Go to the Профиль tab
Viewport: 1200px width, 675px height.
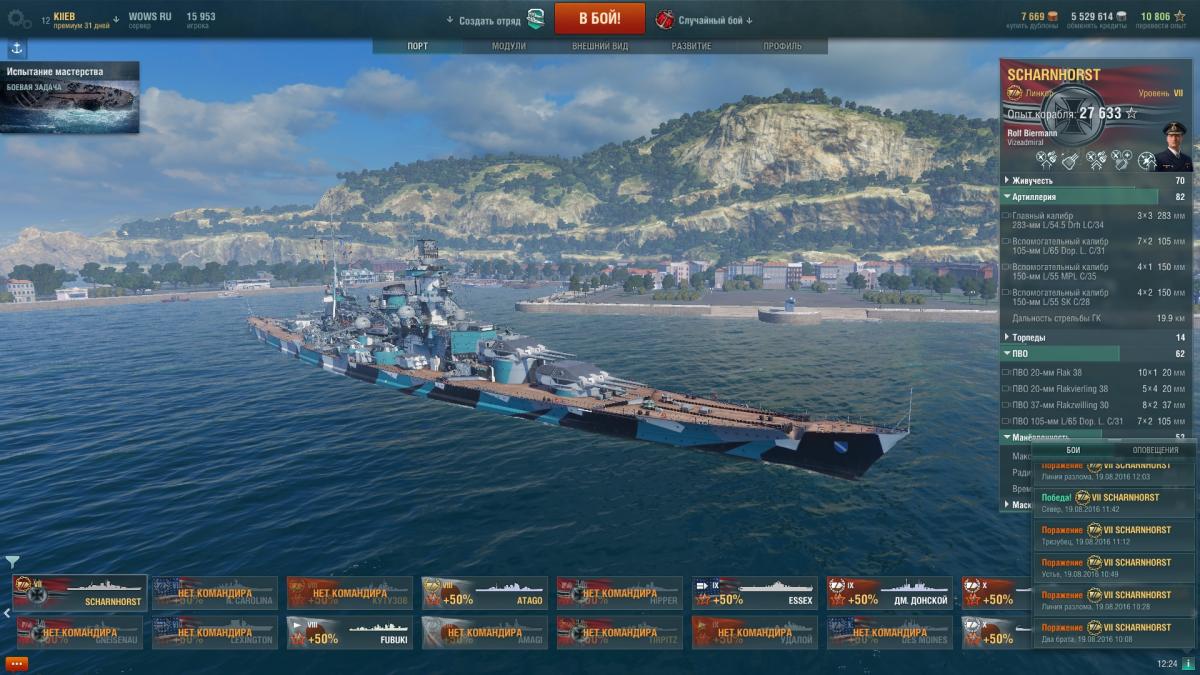782,46
